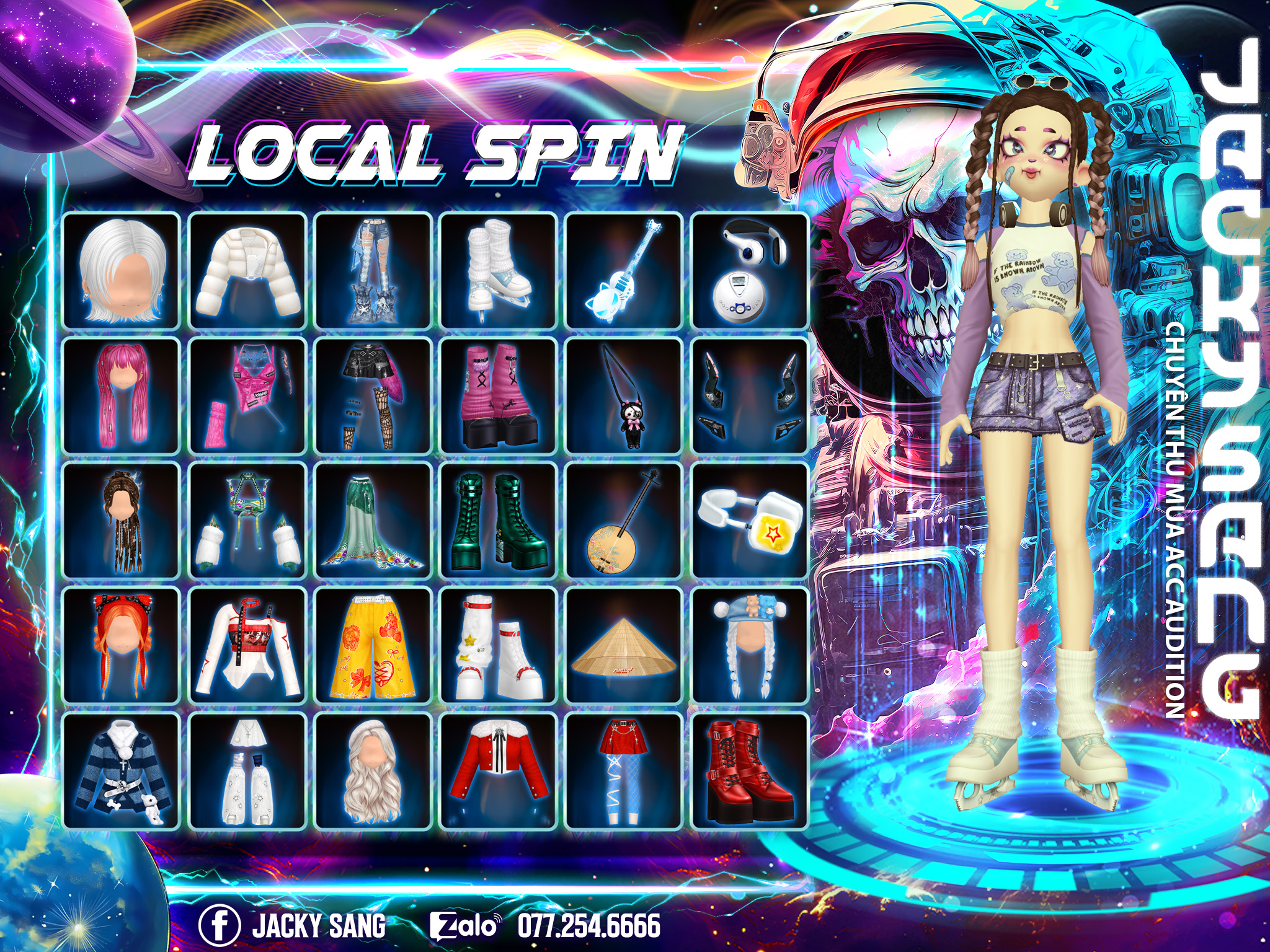Choose the pink leg warmer platform boots

(x=498, y=396)
